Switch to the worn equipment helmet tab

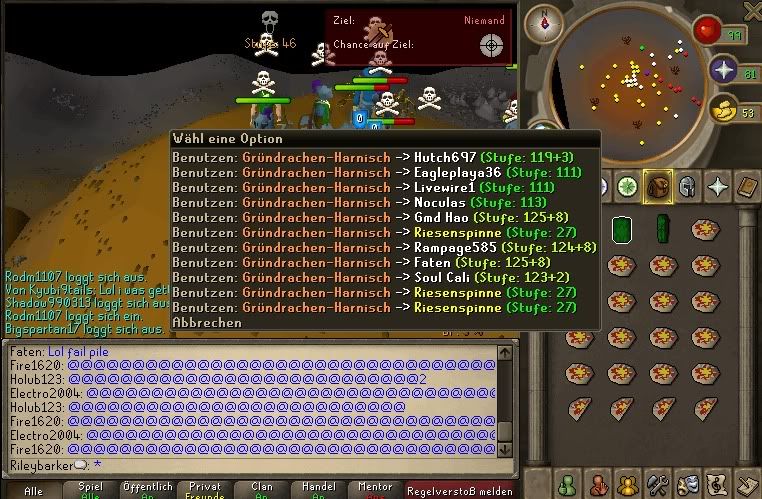(x=687, y=187)
